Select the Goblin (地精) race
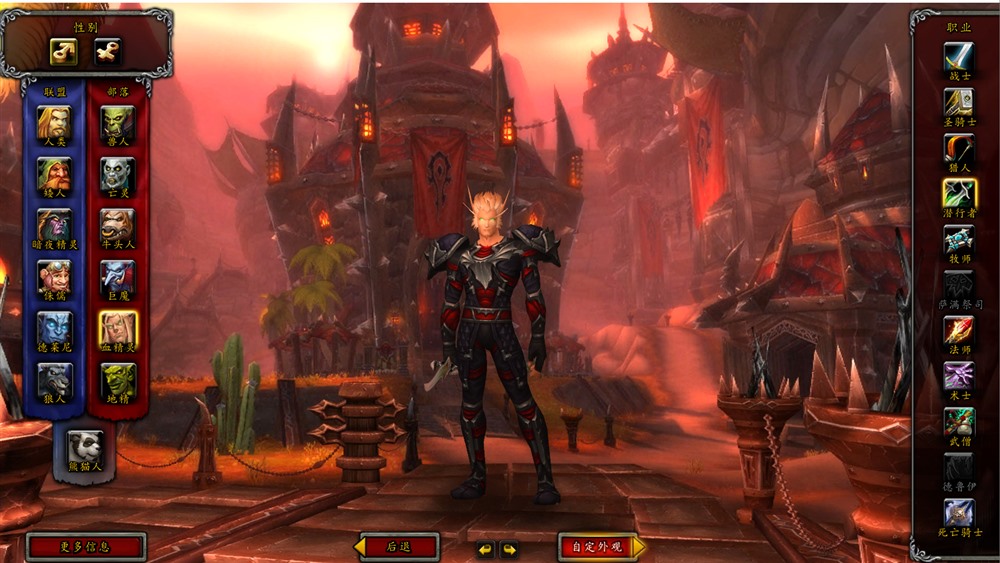1000x563 pixels. point(117,381)
